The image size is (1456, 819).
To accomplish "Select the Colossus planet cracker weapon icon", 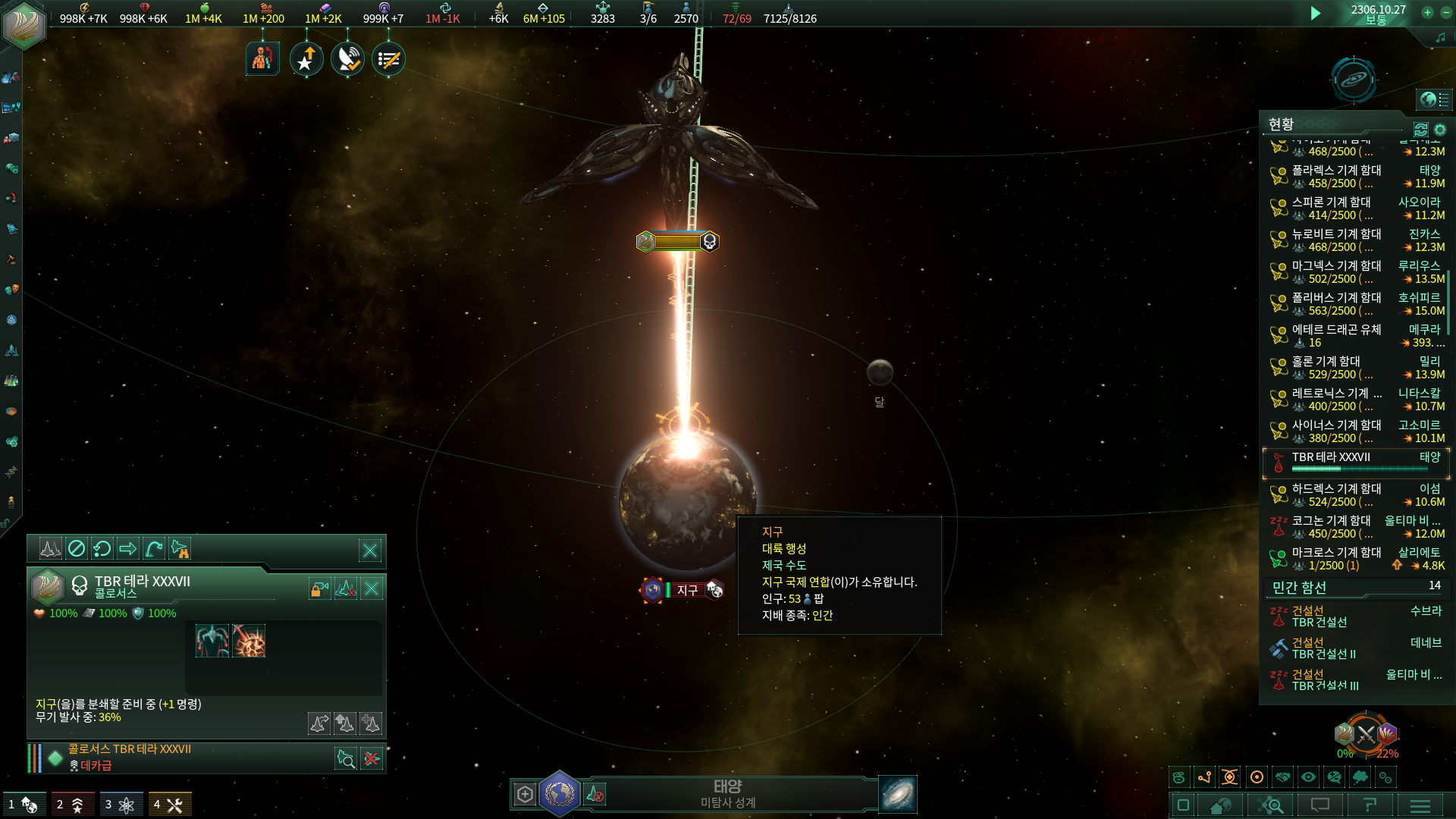I will tap(249, 642).
